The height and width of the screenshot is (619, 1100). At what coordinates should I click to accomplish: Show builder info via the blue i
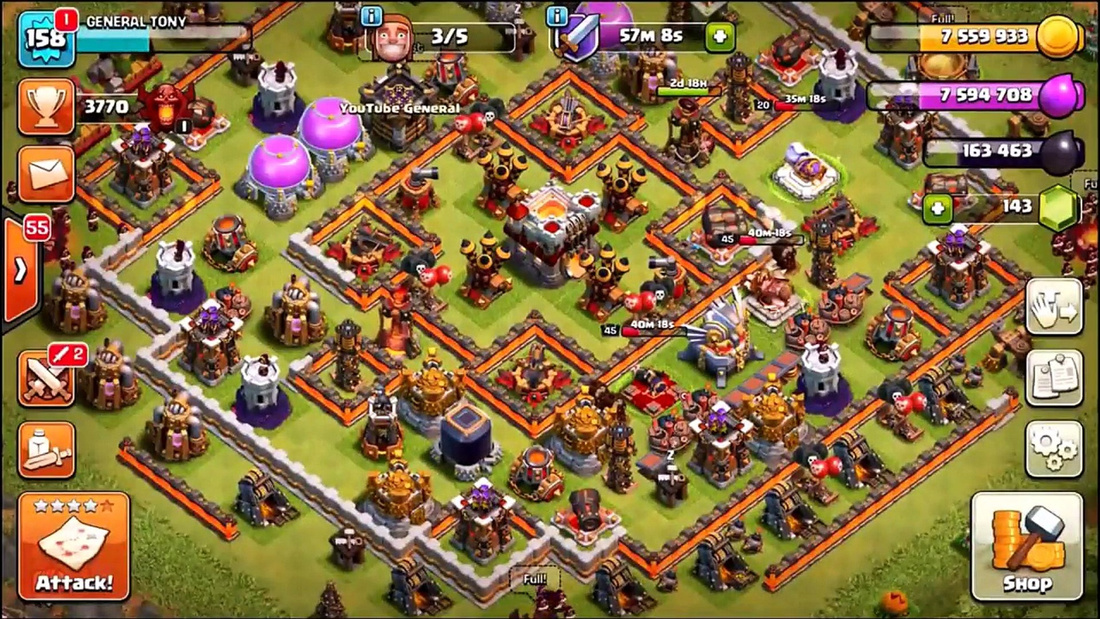click(x=372, y=16)
